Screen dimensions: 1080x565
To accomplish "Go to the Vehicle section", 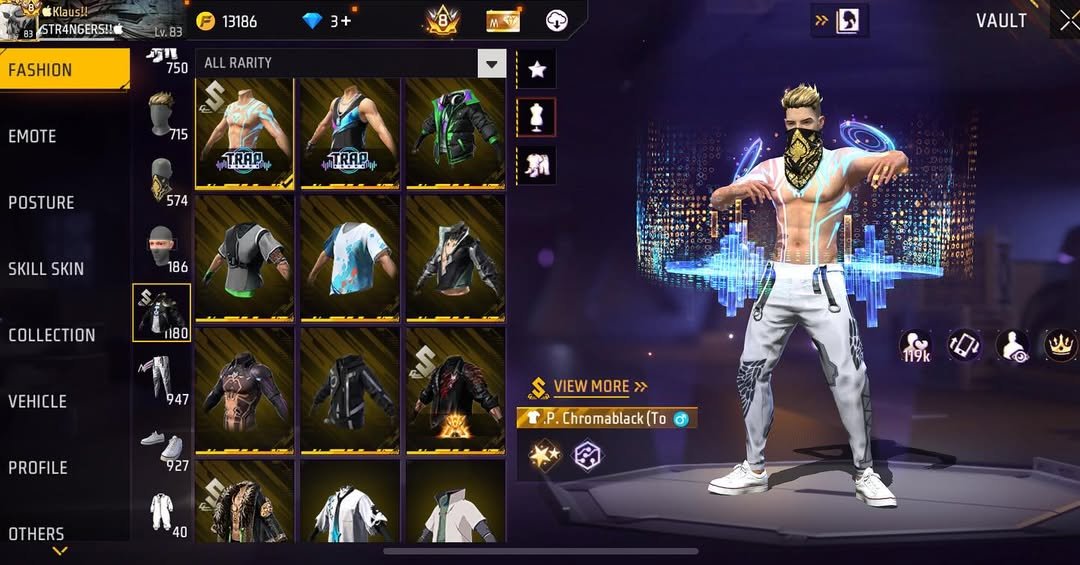I will click(38, 401).
